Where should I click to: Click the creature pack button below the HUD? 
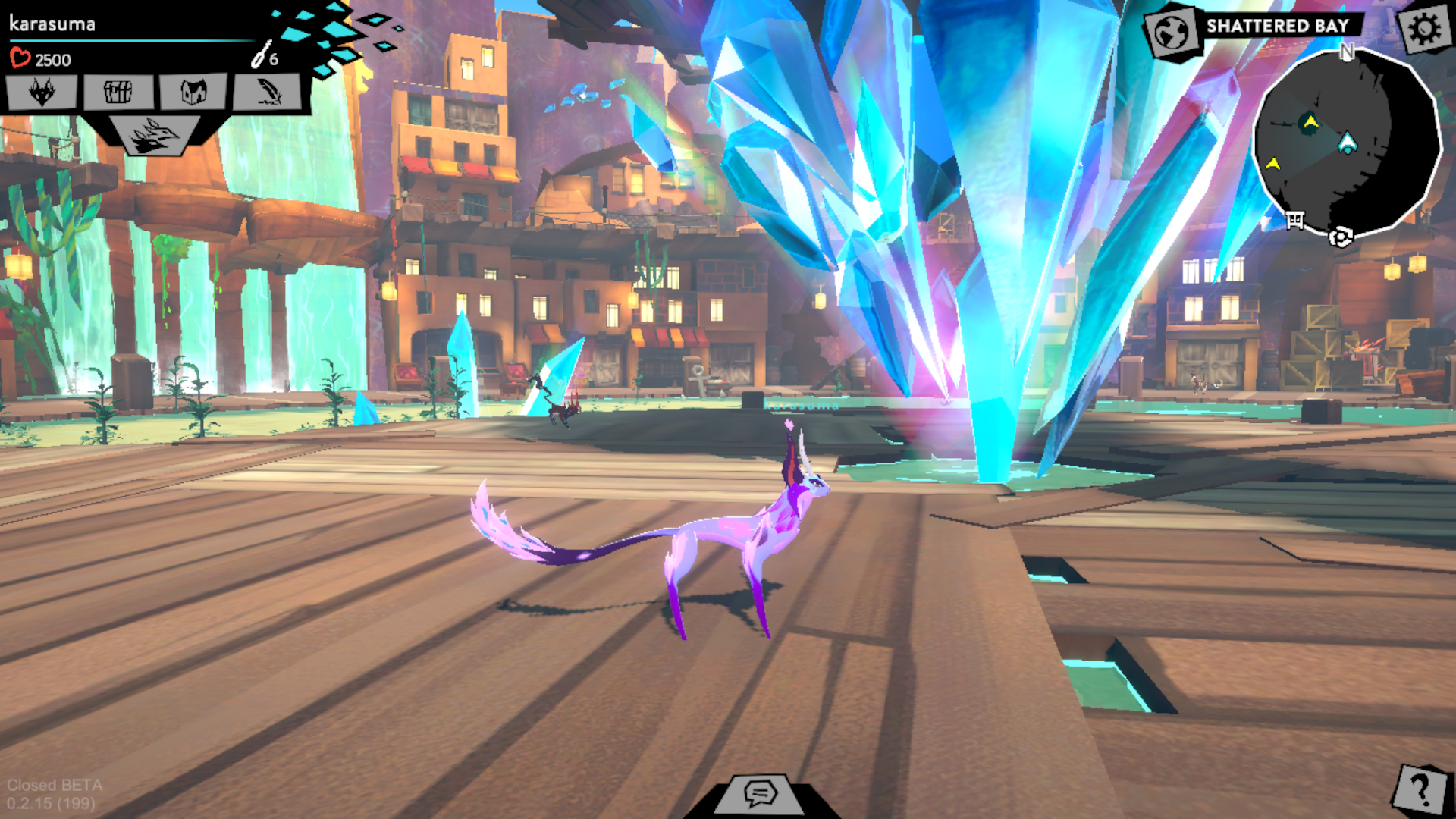154,136
